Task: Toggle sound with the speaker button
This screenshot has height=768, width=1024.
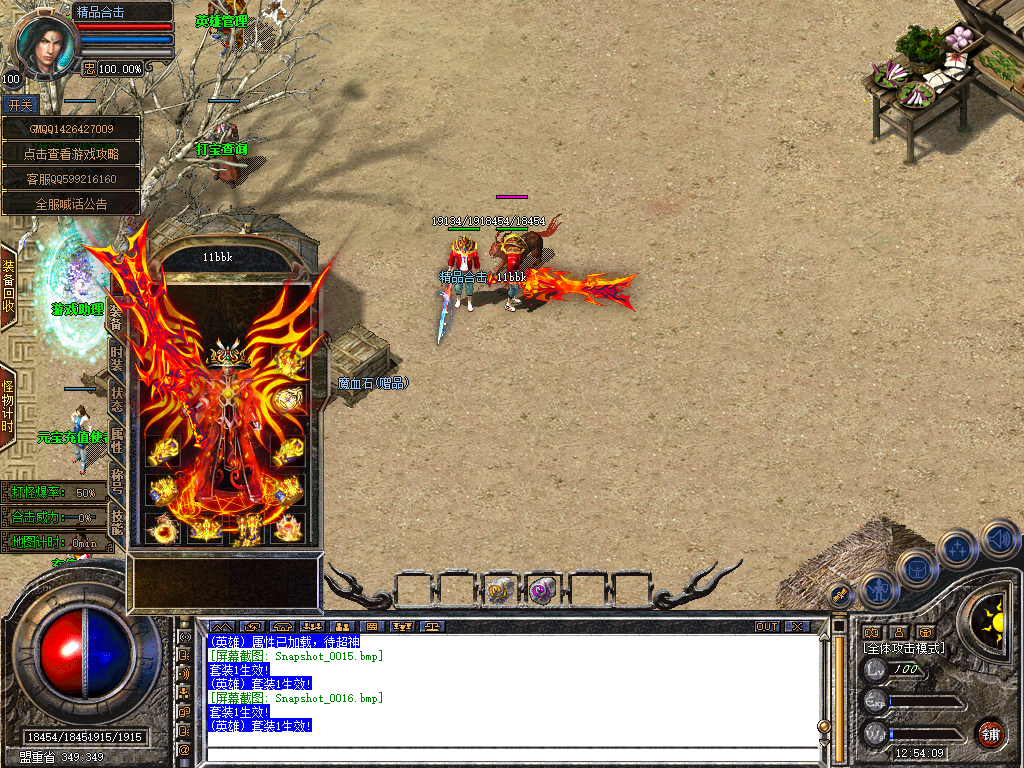Action: (x=1000, y=539)
